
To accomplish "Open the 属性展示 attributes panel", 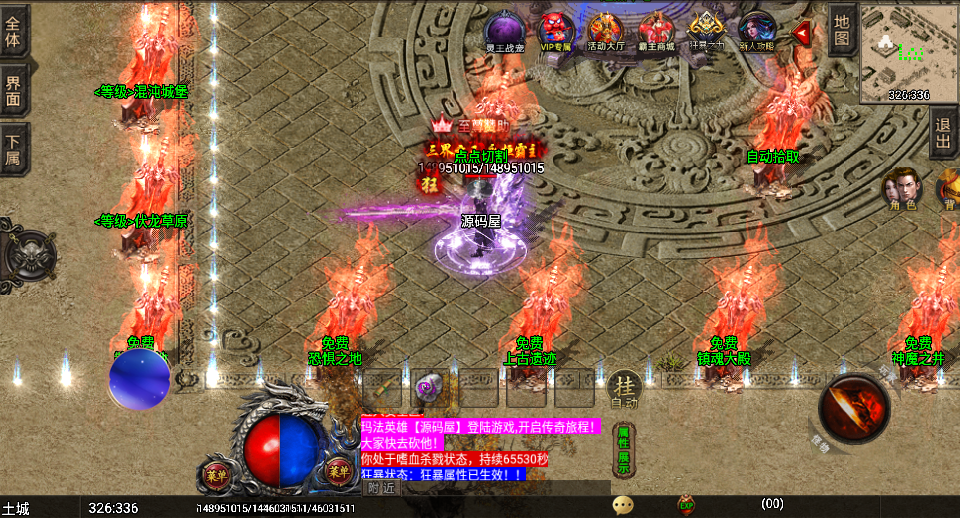I will point(623,449).
